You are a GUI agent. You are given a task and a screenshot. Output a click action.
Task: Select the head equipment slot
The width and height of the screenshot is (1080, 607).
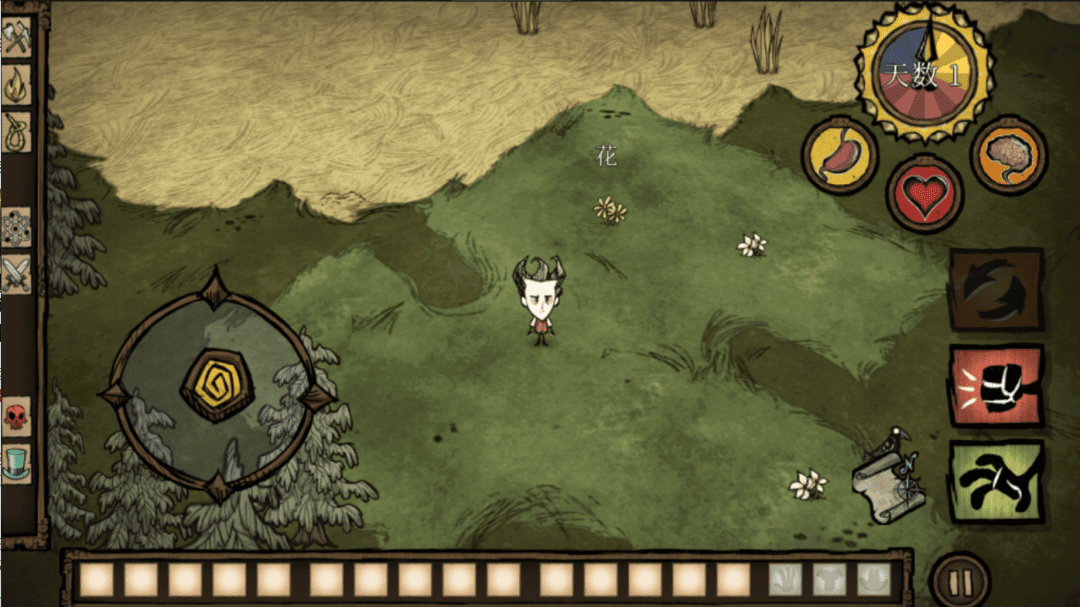(873, 580)
